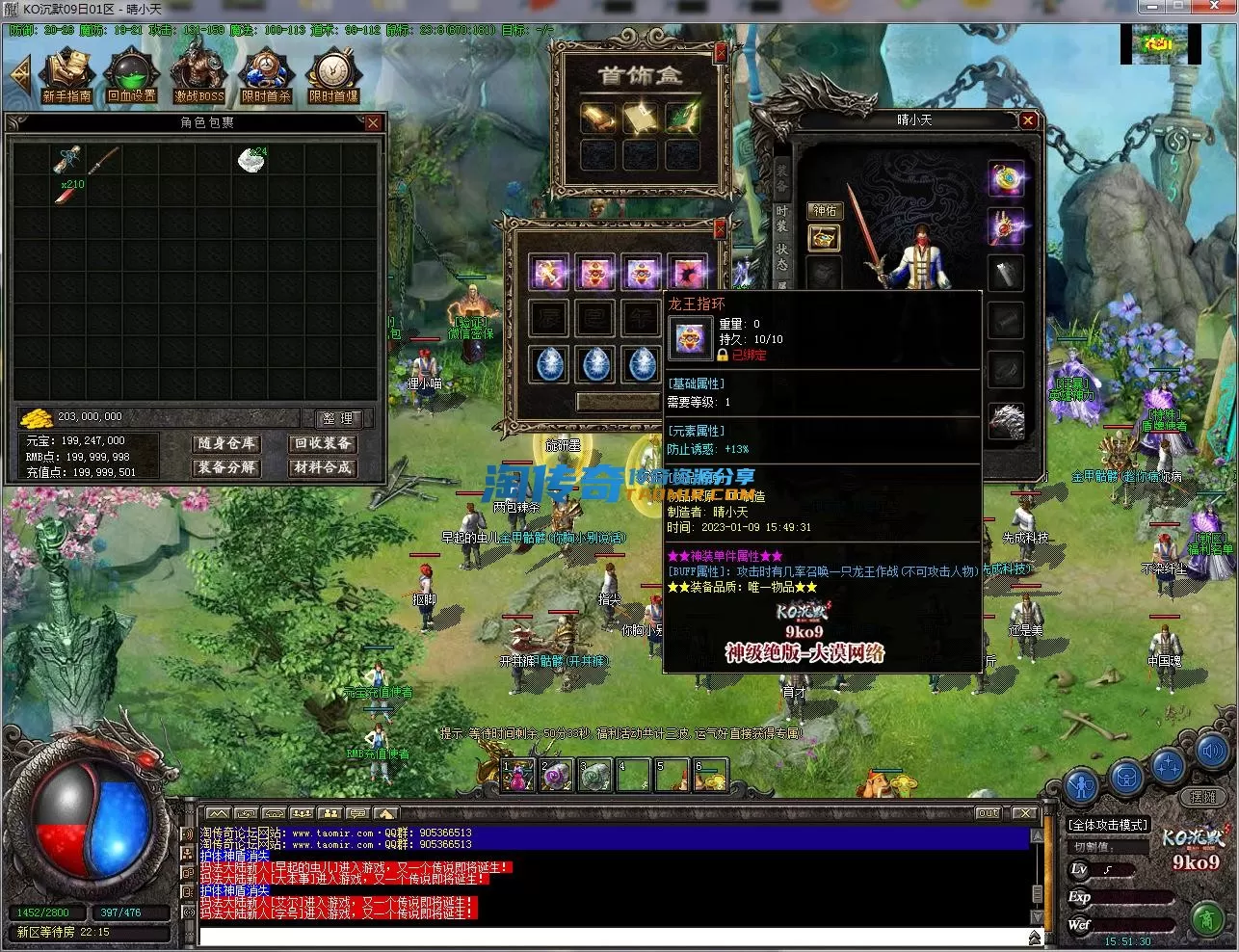Open the 材料合成 material synthesis
This screenshot has width=1239, height=952.
pyautogui.click(x=322, y=467)
